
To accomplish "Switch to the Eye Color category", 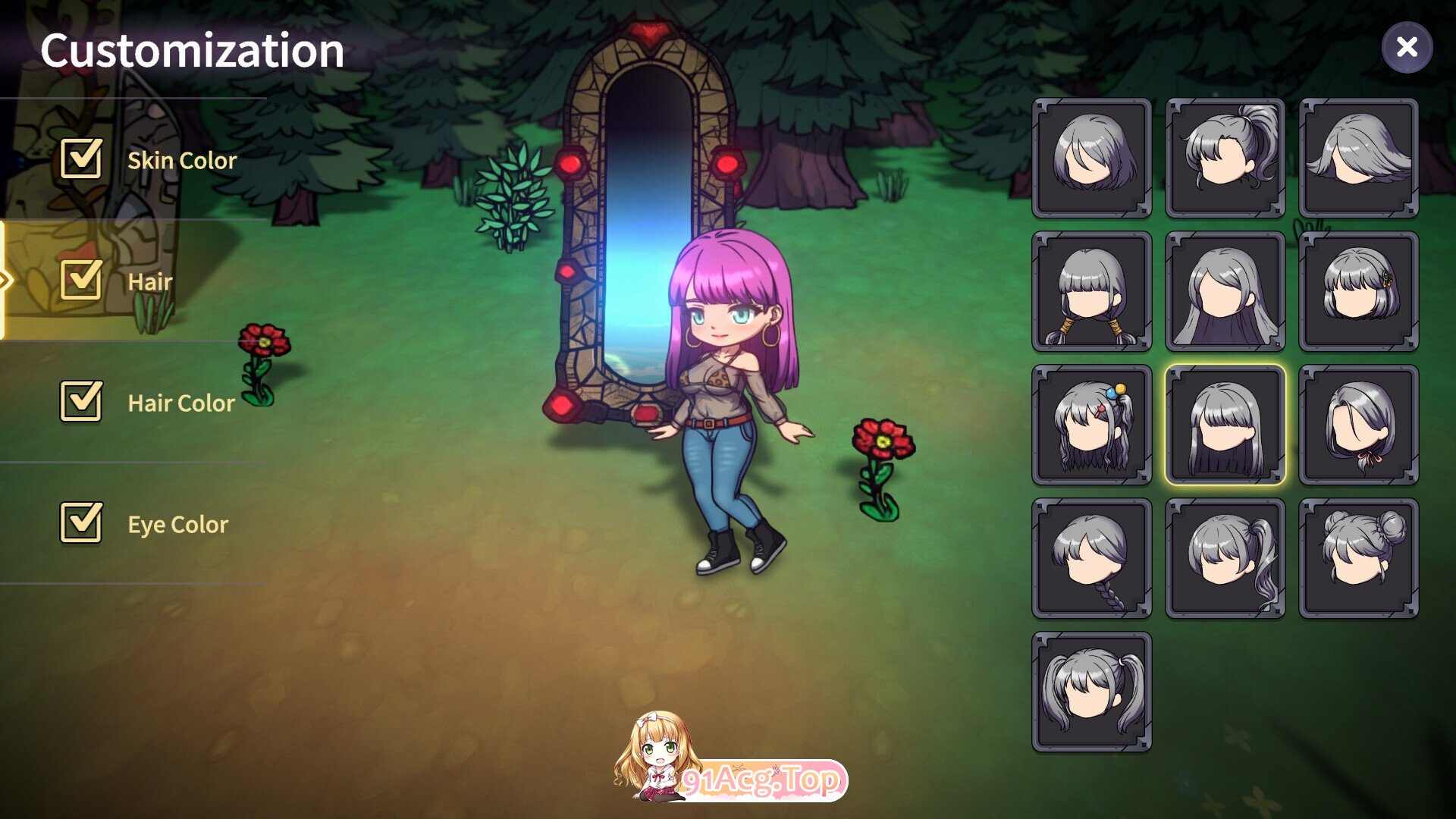I will (x=177, y=524).
